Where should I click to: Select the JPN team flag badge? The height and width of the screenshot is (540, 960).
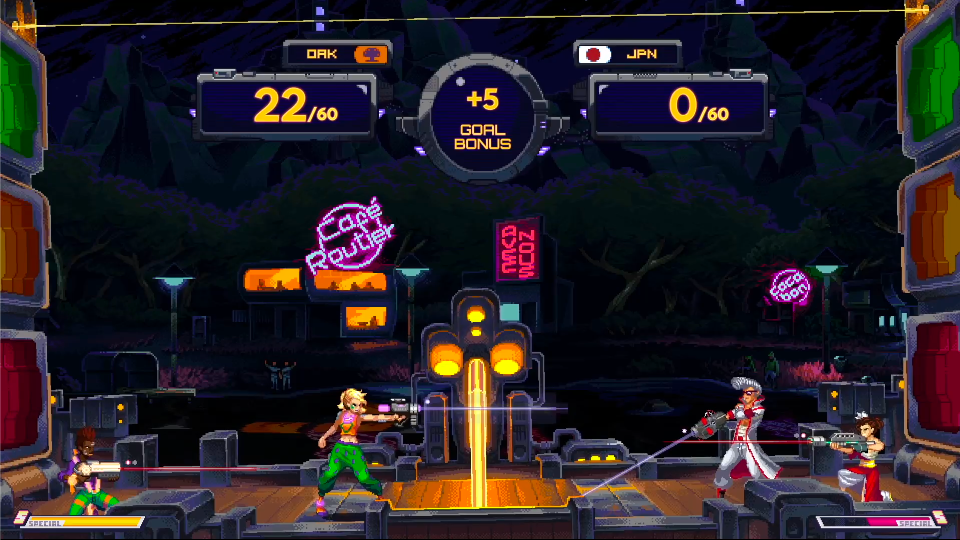(x=596, y=54)
